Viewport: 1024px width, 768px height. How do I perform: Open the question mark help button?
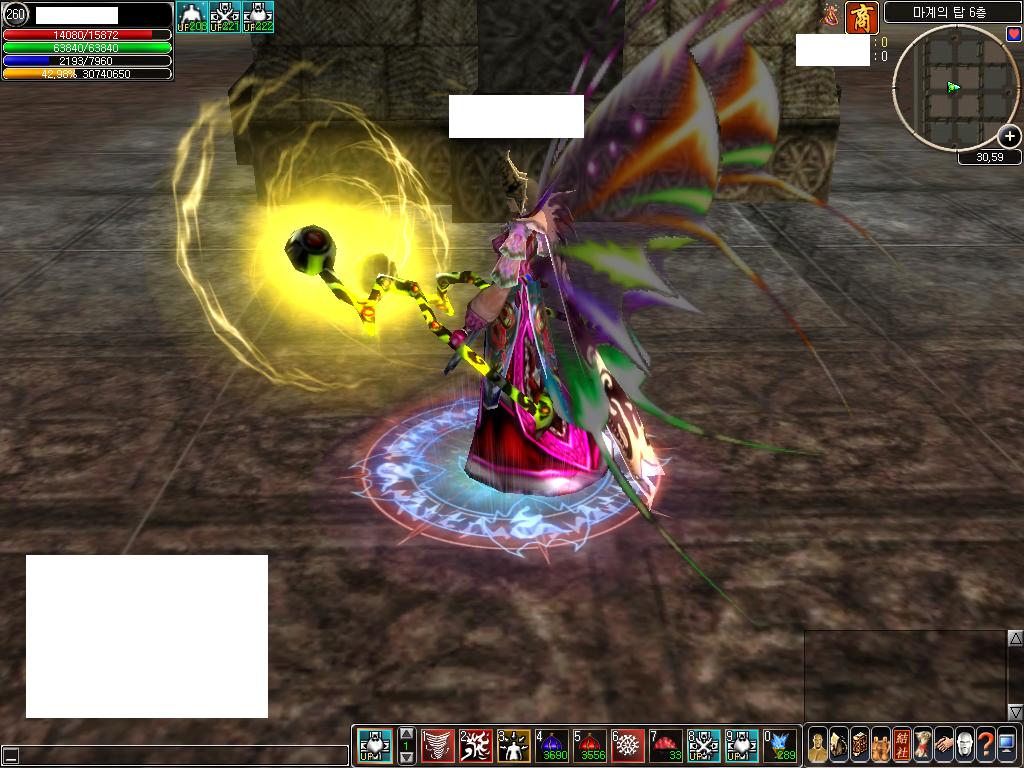985,745
